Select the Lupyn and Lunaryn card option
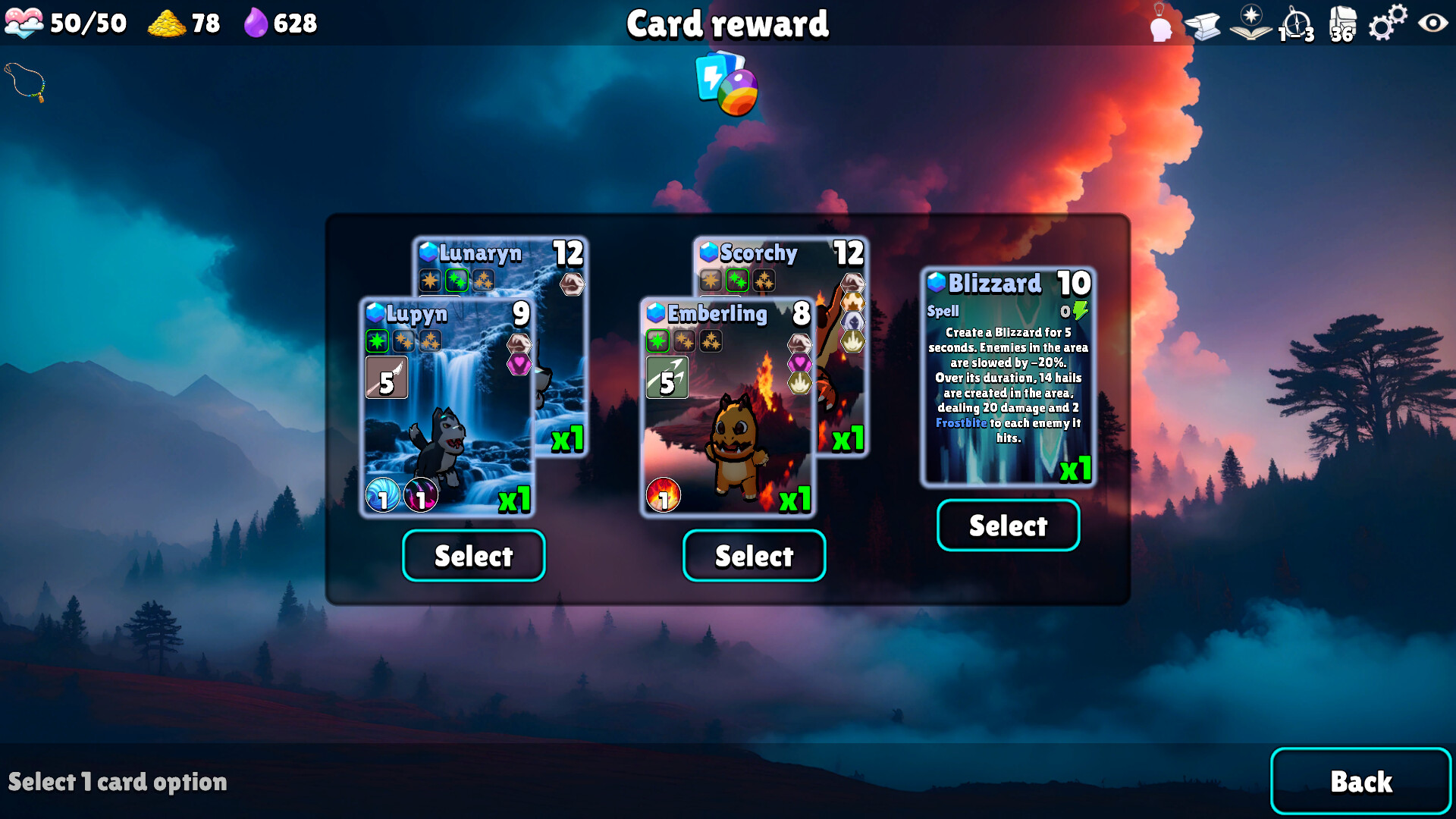Viewport: 1456px width, 819px height. [x=473, y=556]
